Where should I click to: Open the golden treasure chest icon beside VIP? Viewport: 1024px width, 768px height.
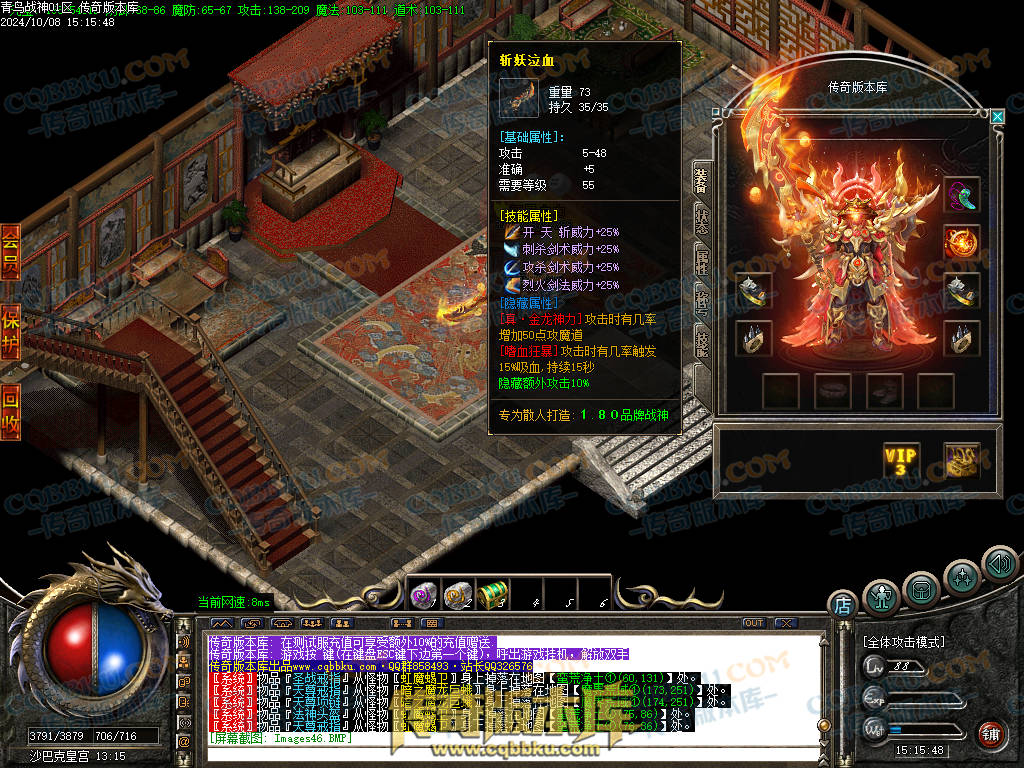tap(961, 460)
